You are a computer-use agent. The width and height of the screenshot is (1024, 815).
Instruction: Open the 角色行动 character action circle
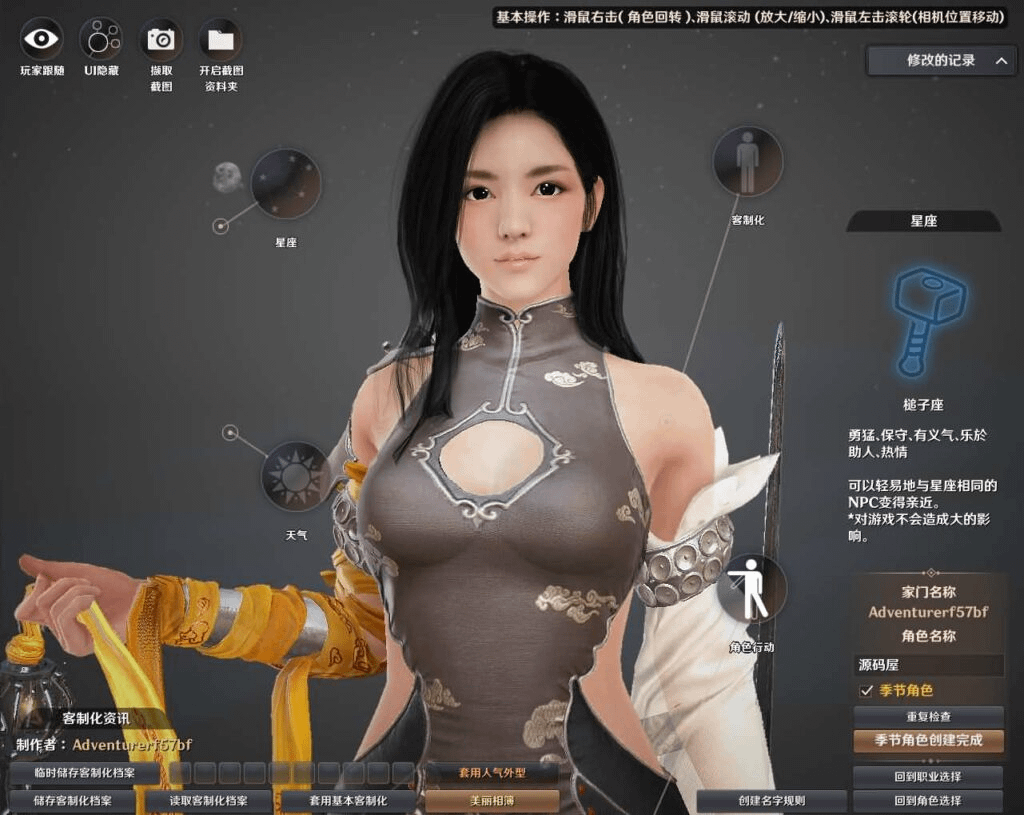[x=751, y=589]
